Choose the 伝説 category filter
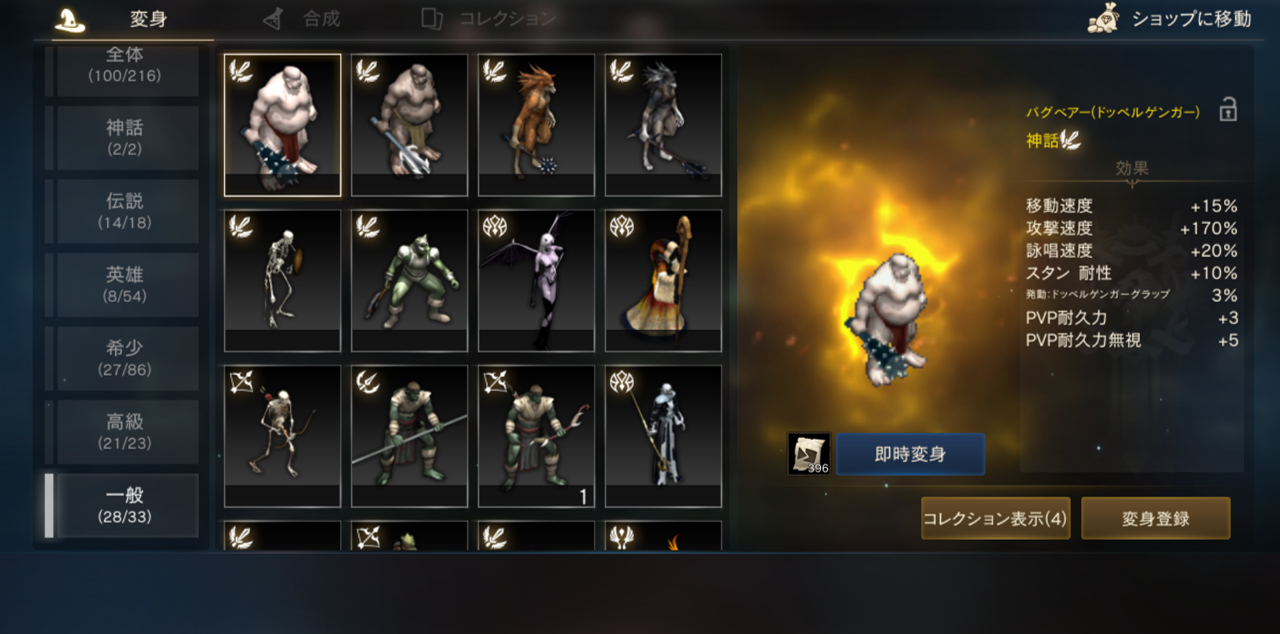The height and width of the screenshot is (634, 1280). (x=126, y=211)
